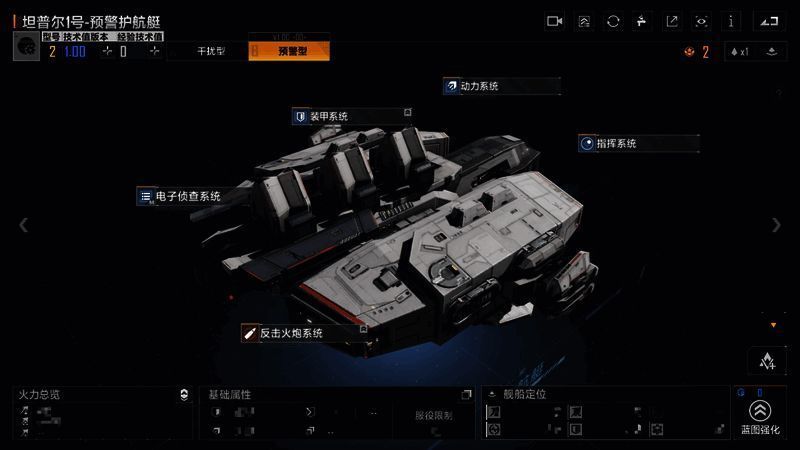Show ship info with the 'i' icon
This screenshot has height=450, width=800.
click(732, 21)
